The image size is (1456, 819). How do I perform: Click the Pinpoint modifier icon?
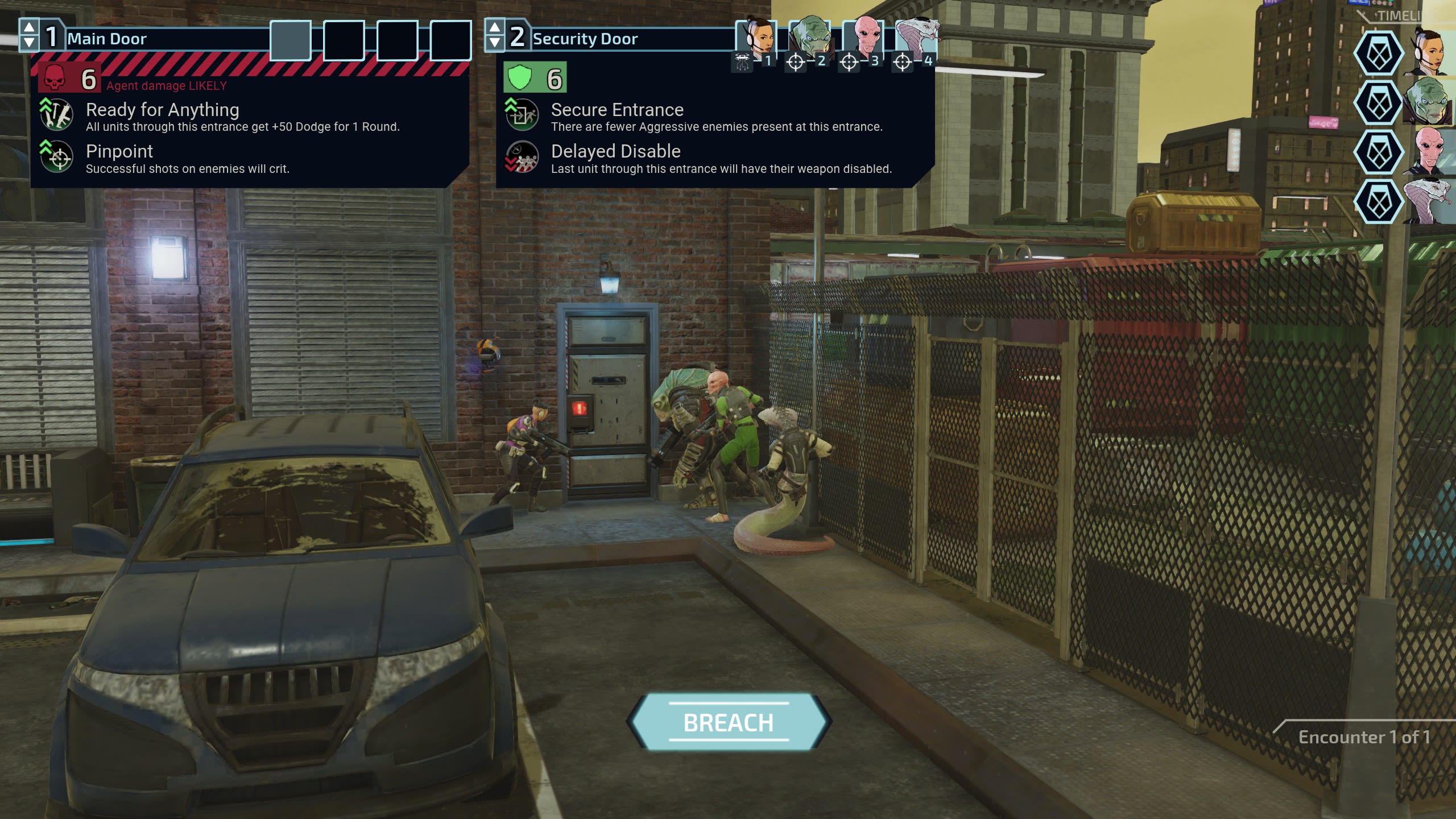56,156
